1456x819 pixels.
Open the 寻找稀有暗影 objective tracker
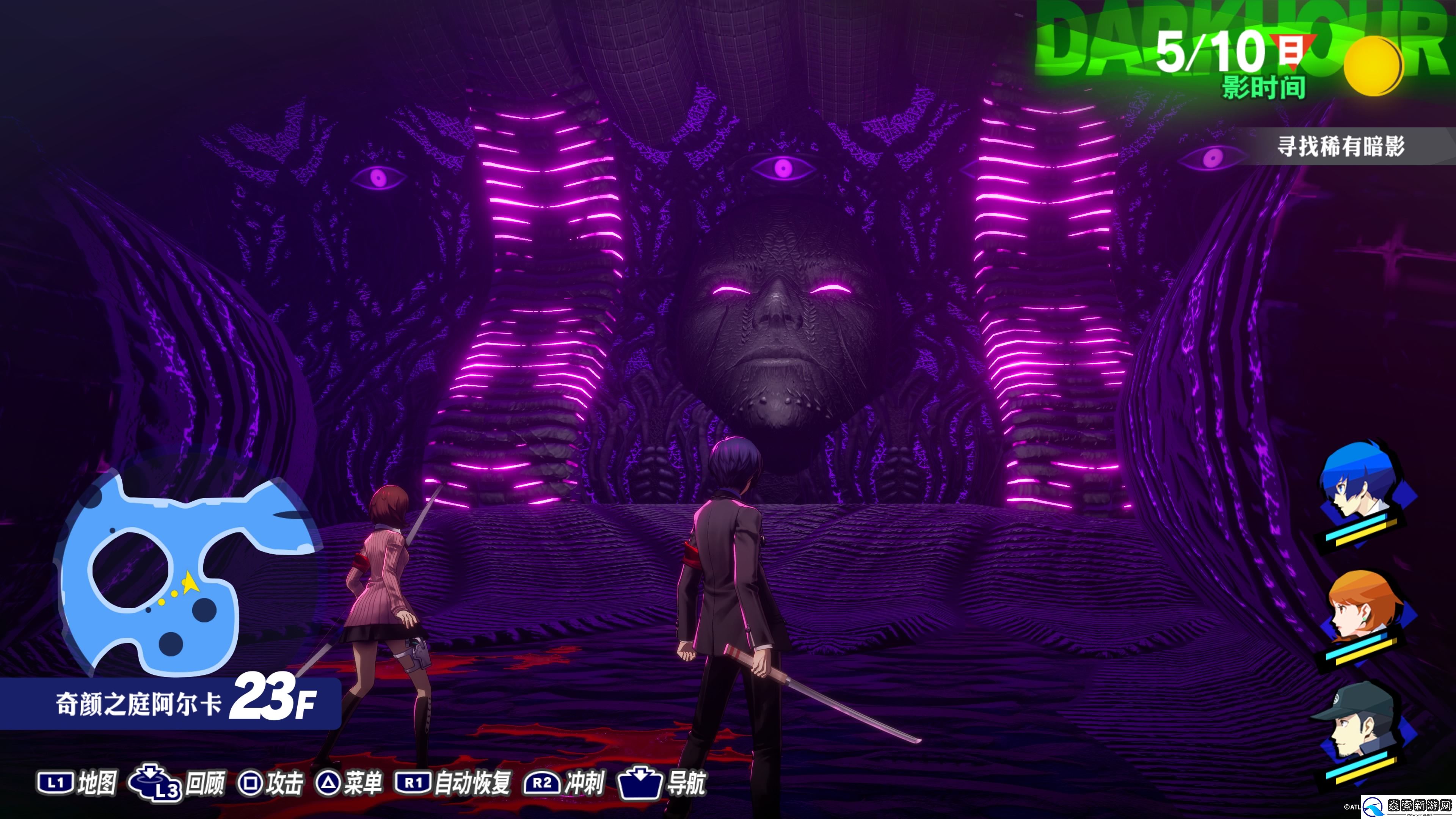click(x=1341, y=146)
